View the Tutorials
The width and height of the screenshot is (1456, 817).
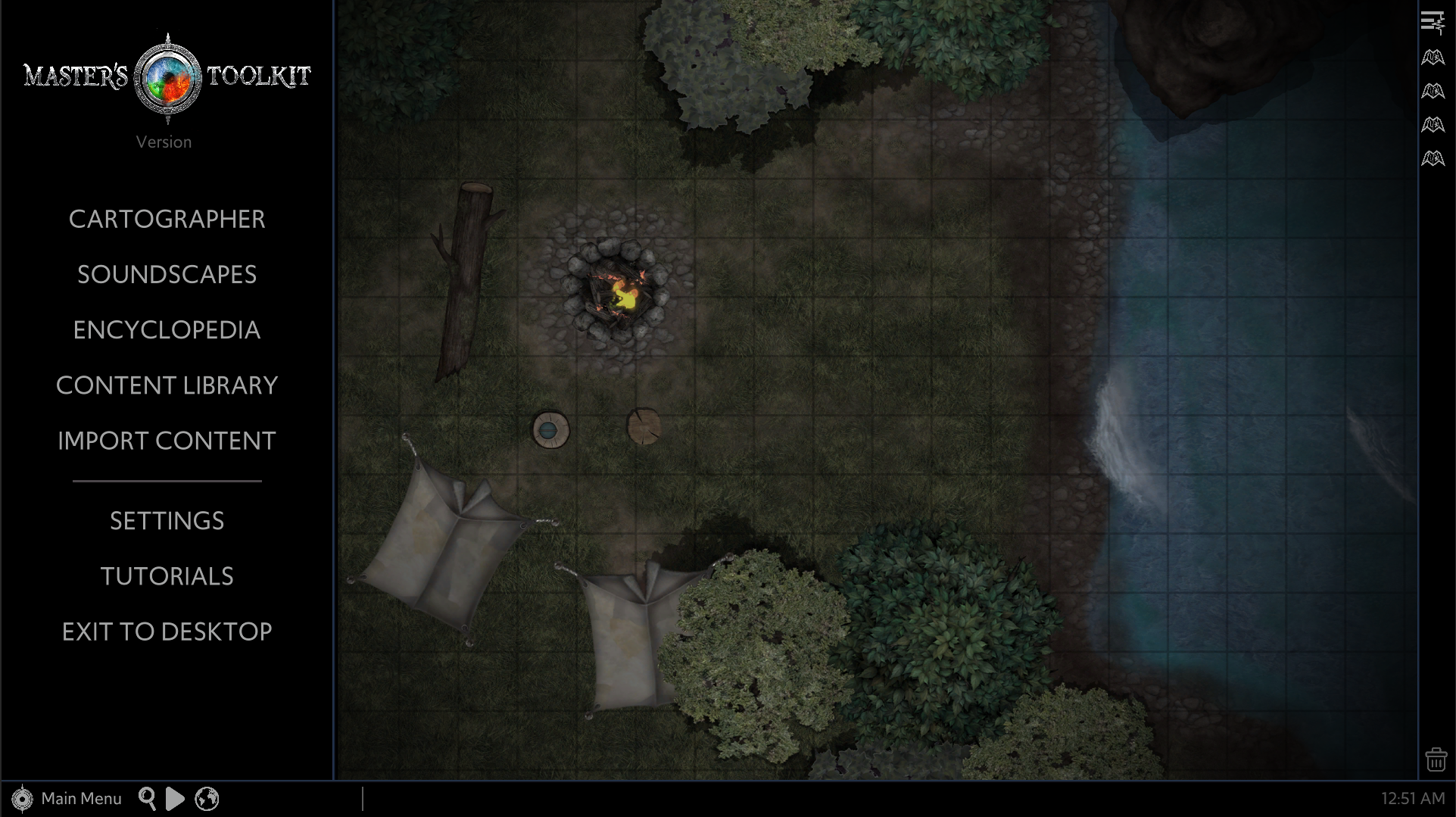[167, 576]
